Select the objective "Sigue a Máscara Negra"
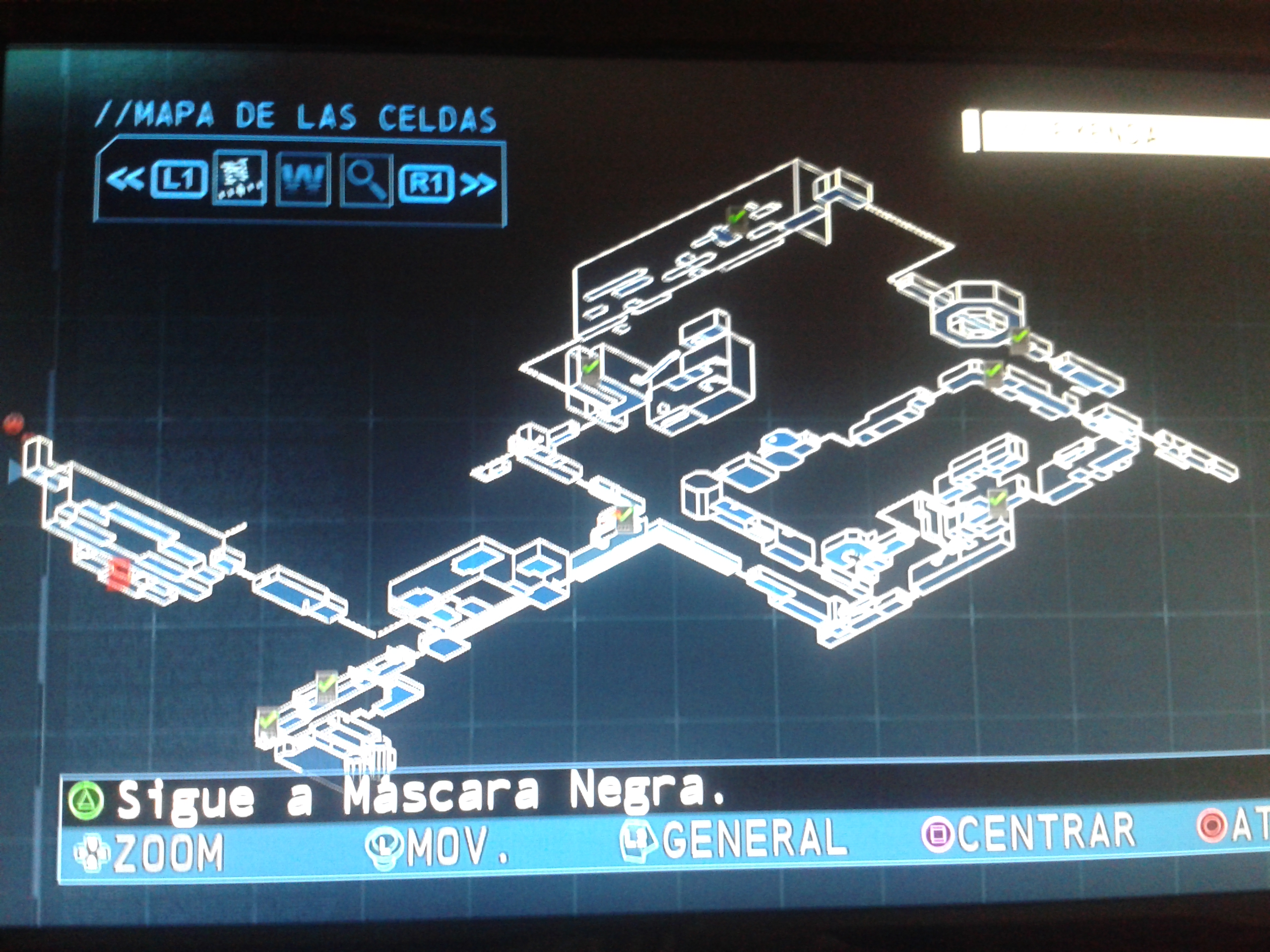The width and height of the screenshot is (1270, 952). click(x=419, y=796)
